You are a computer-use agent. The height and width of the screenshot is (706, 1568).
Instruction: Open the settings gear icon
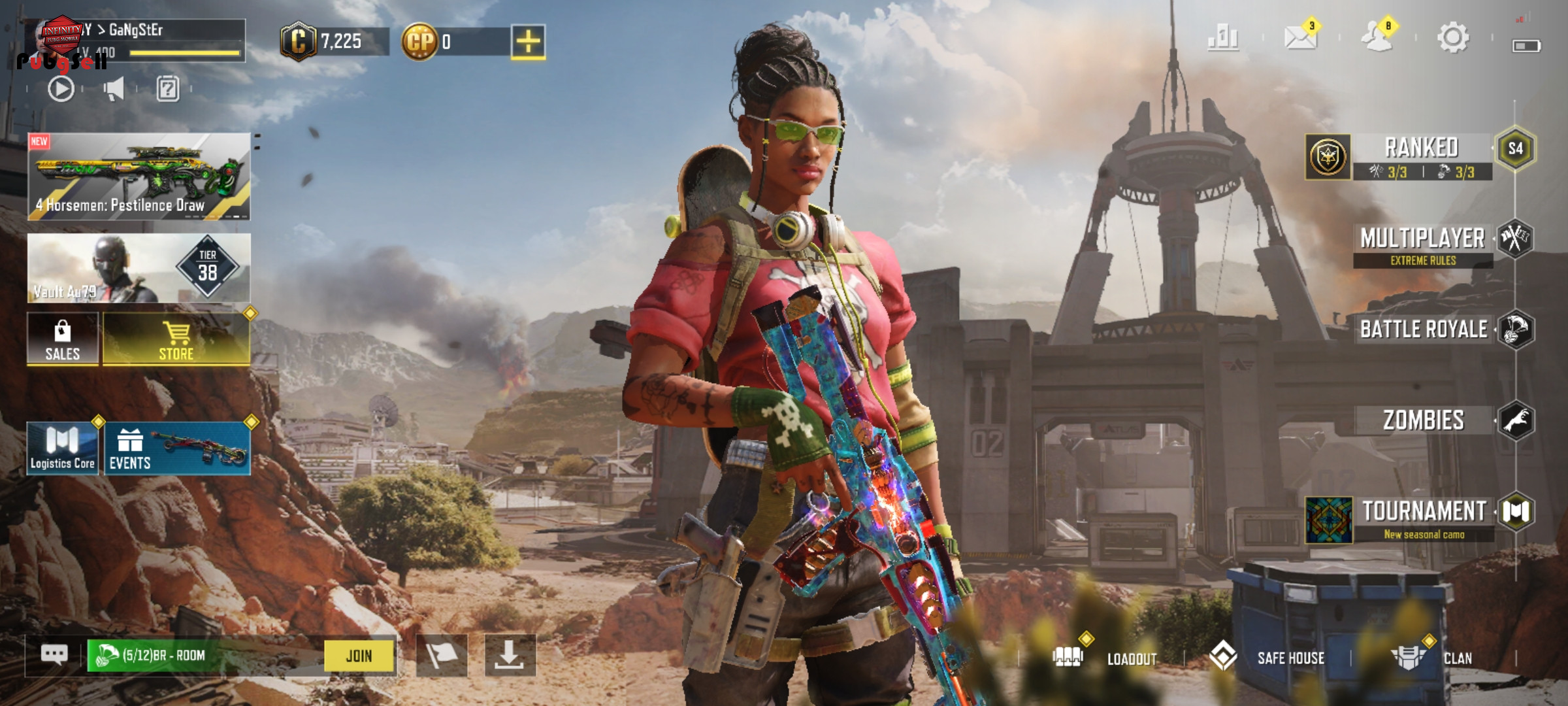click(1452, 38)
